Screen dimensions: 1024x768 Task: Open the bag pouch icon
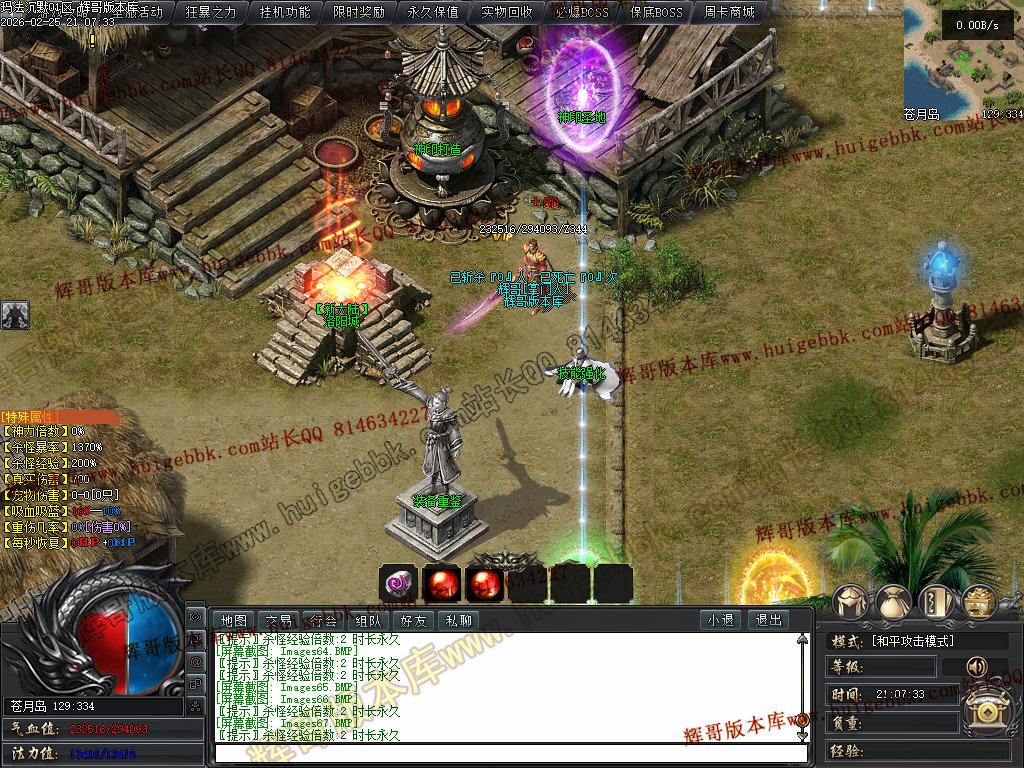tap(894, 603)
